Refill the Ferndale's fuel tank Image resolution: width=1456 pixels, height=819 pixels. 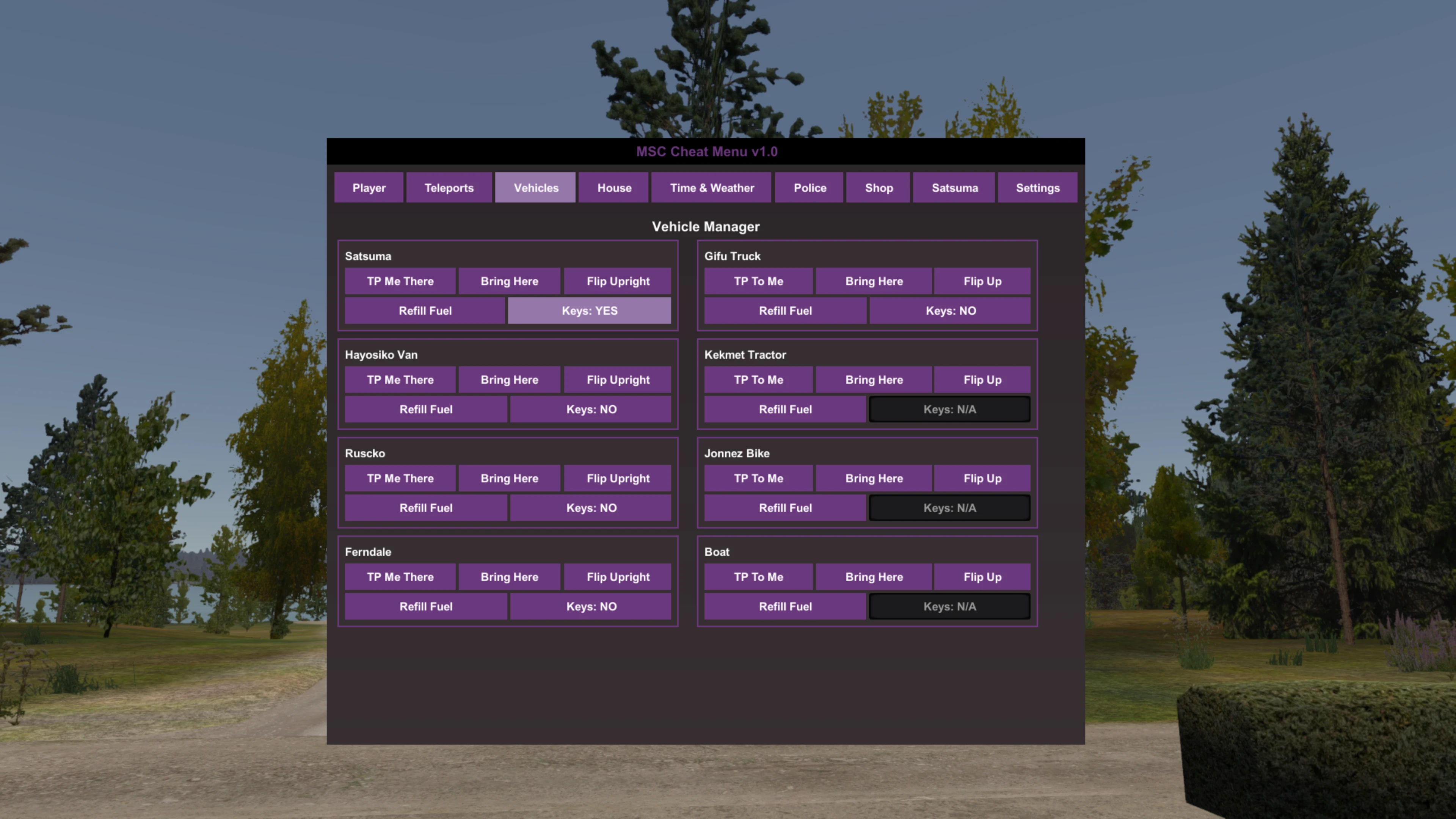(425, 606)
